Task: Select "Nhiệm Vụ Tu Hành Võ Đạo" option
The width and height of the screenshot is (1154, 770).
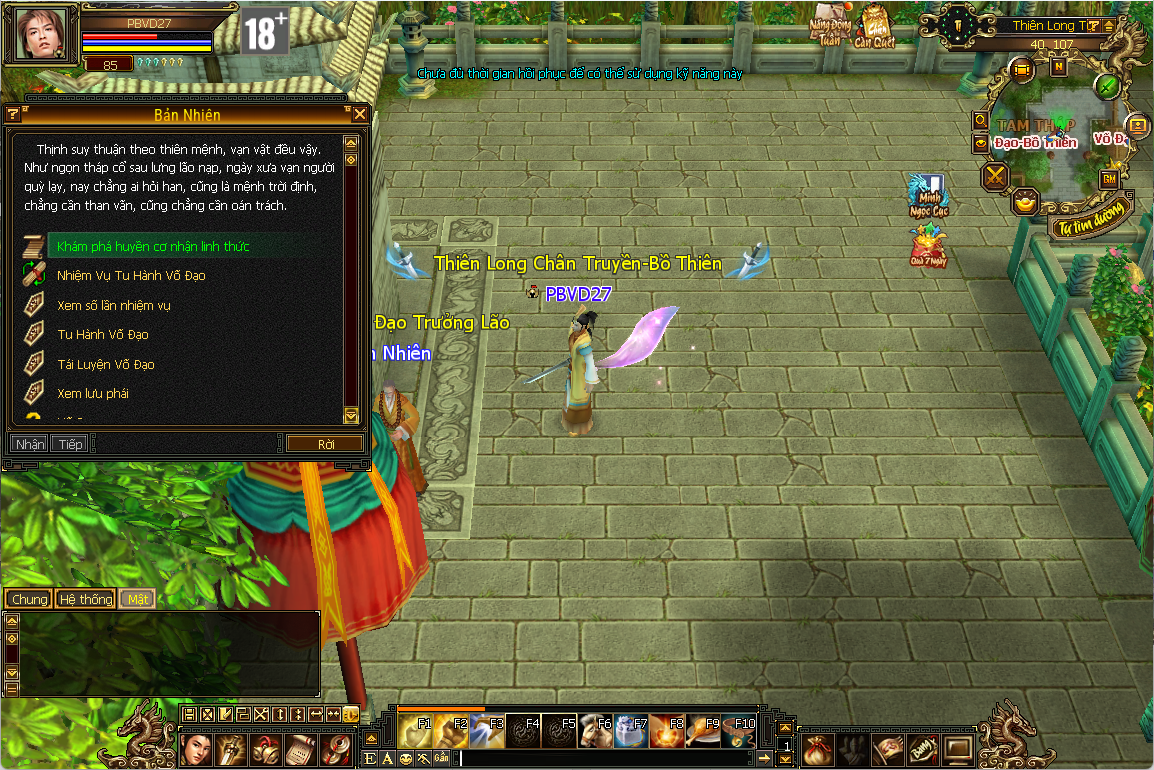Action: click(x=131, y=275)
